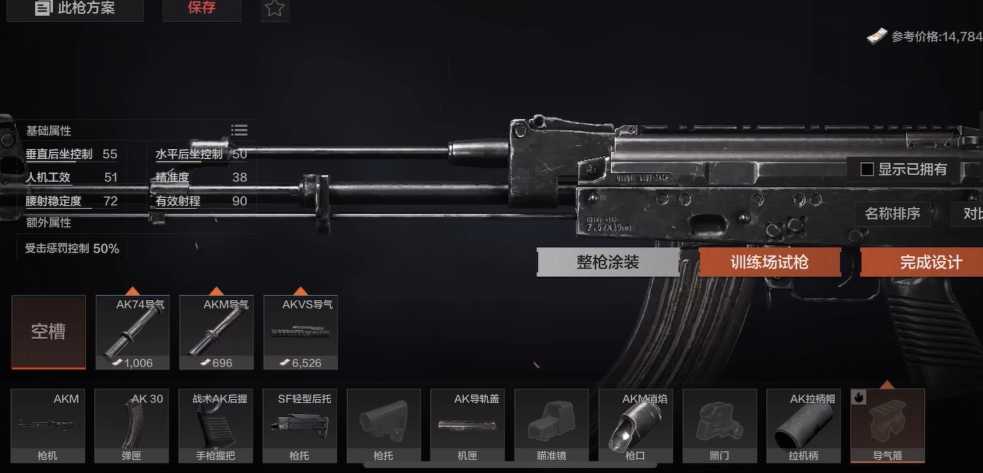Toggle the 显示已拥有 checkbox
Screen dimensions: 983x473
[x=867, y=170]
